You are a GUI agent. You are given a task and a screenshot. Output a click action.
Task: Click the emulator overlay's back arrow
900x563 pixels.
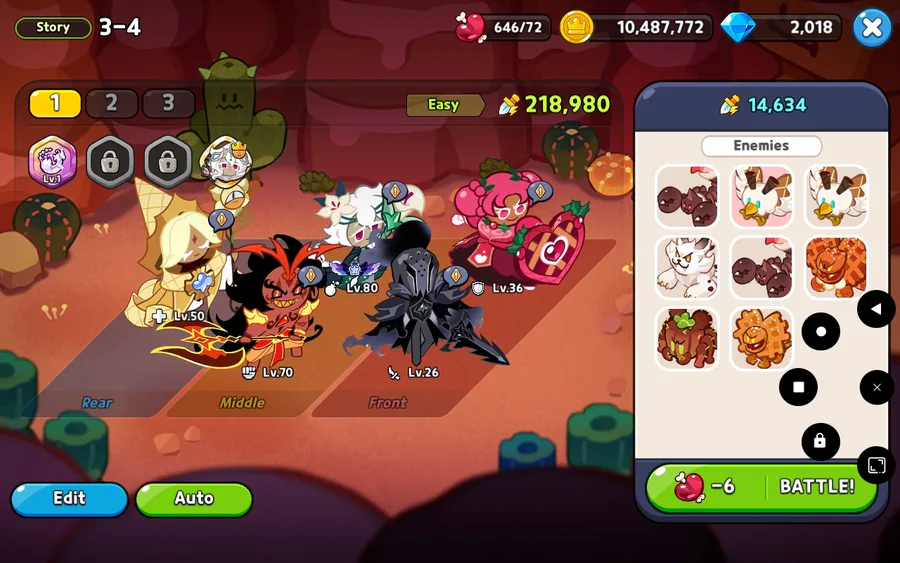(876, 309)
